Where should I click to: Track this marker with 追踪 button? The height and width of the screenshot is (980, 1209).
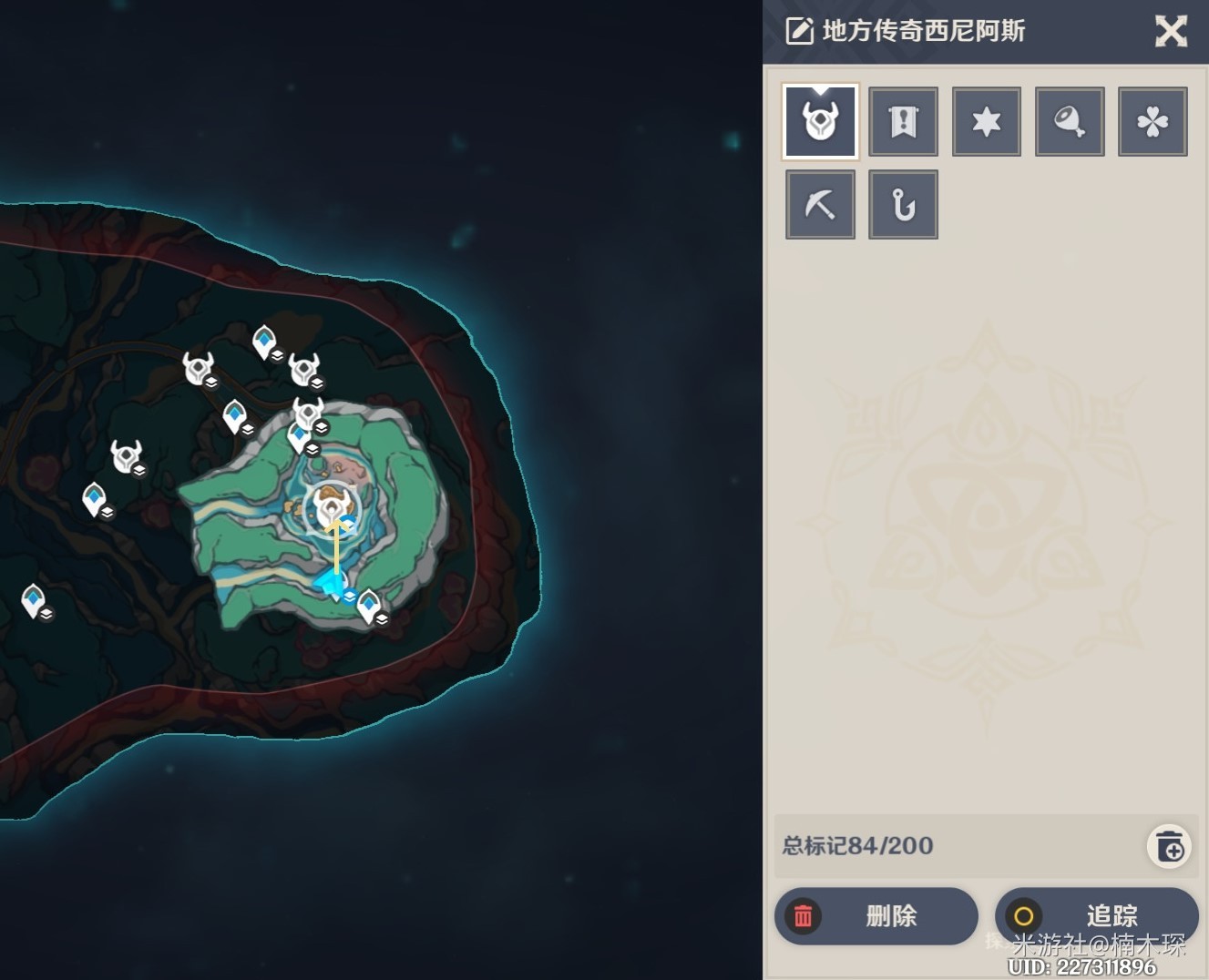click(1096, 915)
